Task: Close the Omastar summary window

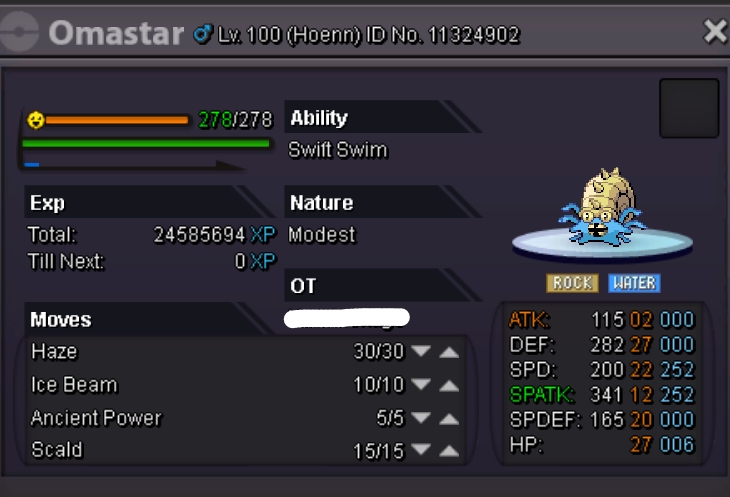Action: tap(715, 32)
